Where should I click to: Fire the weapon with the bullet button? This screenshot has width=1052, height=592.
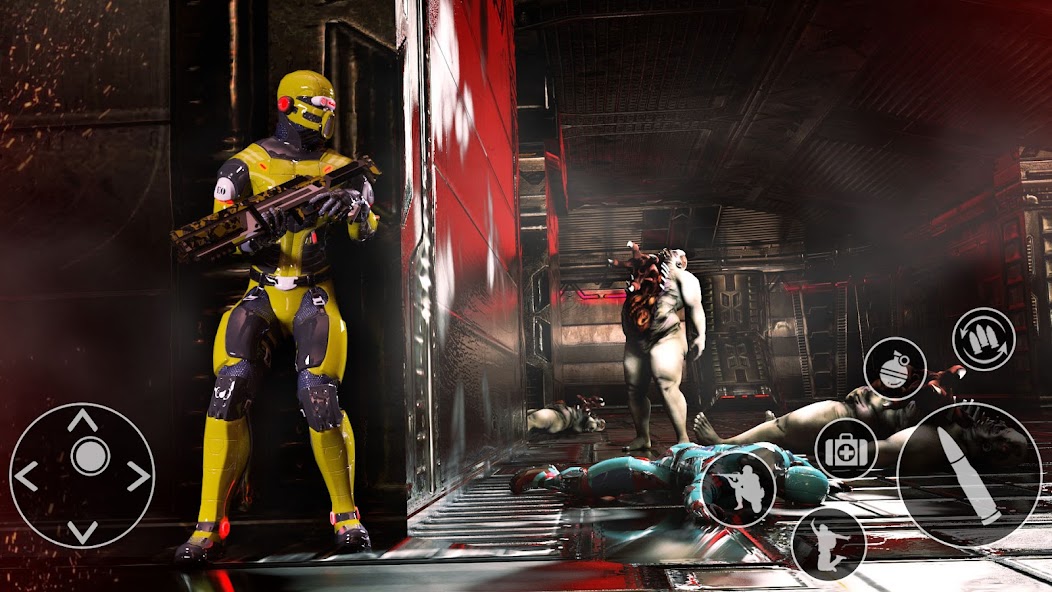[x=968, y=475]
